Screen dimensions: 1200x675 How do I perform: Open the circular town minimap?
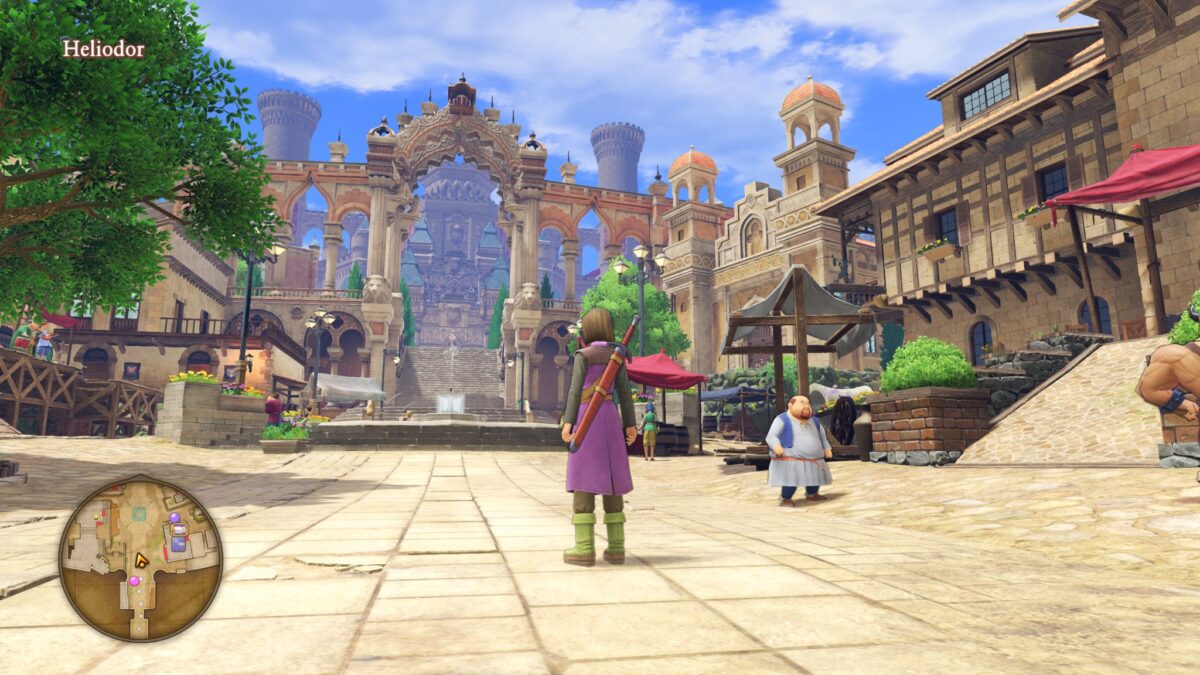point(139,558)
